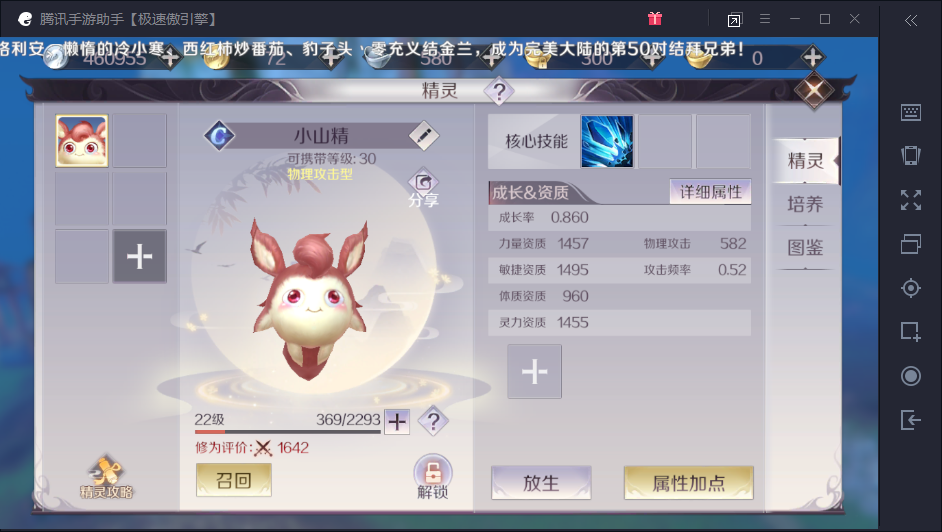Add a new pet in the plus slot

point(140,256)
